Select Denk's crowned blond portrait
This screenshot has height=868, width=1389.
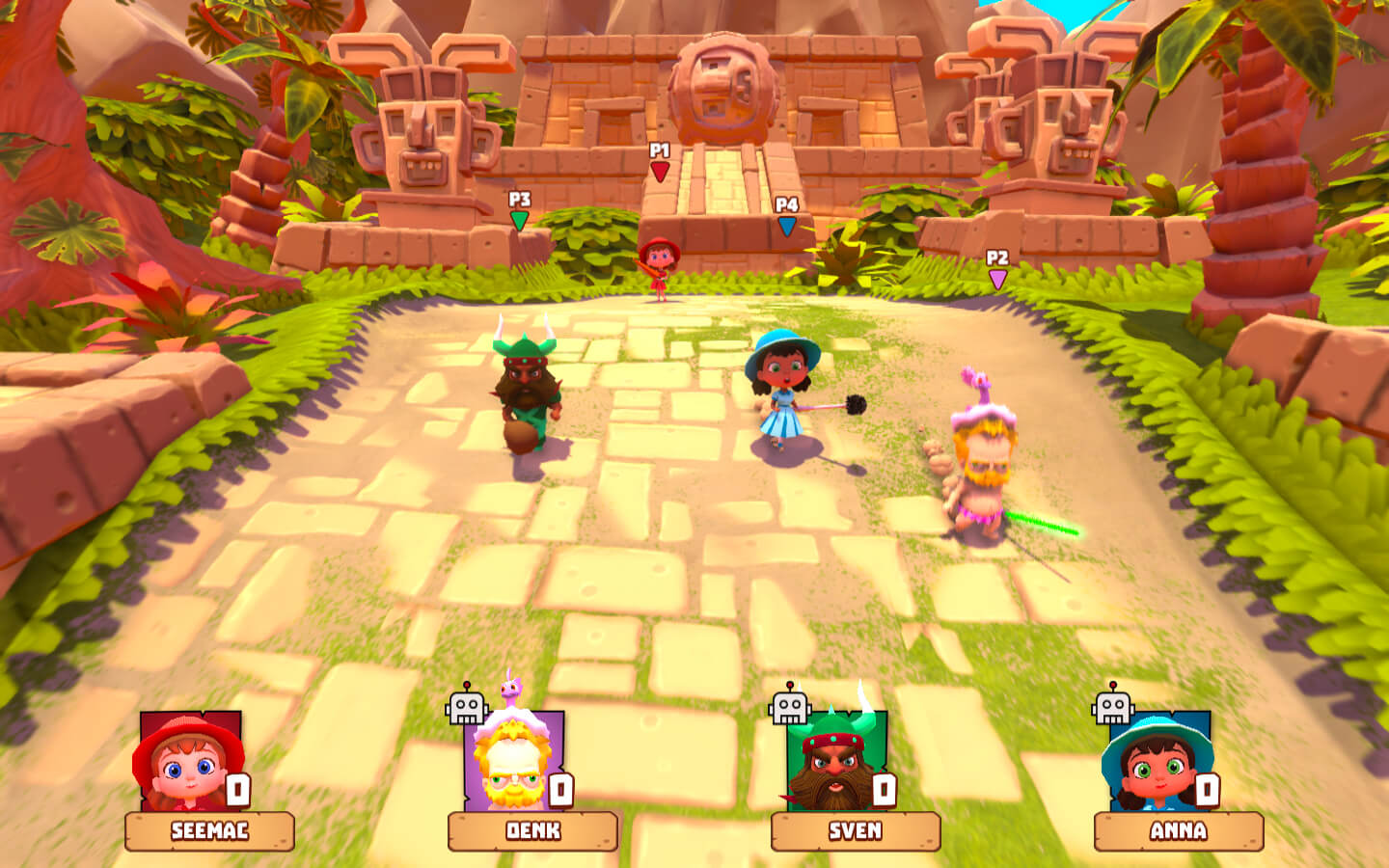511,763
